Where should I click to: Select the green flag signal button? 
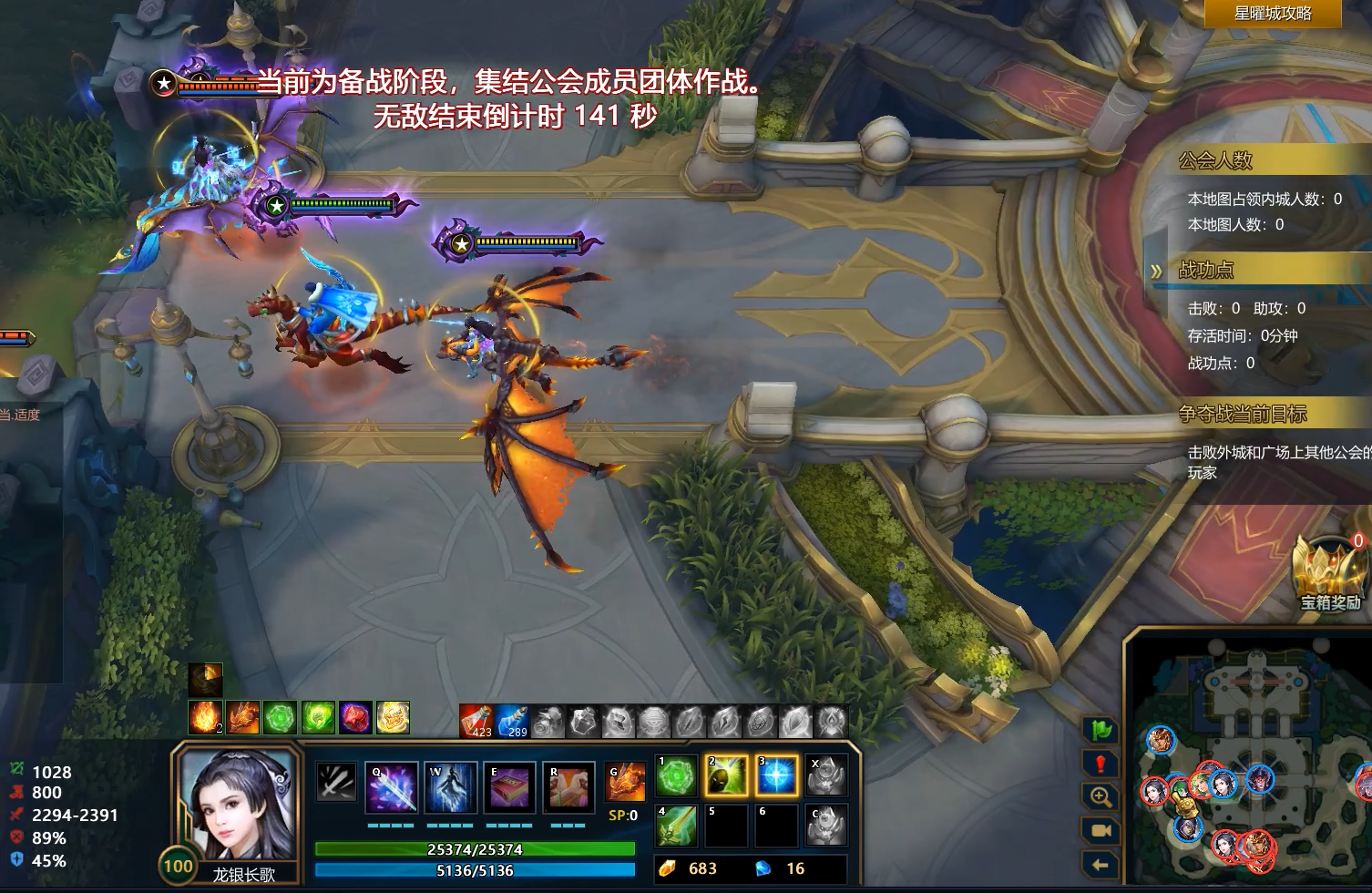point(1101,730)
